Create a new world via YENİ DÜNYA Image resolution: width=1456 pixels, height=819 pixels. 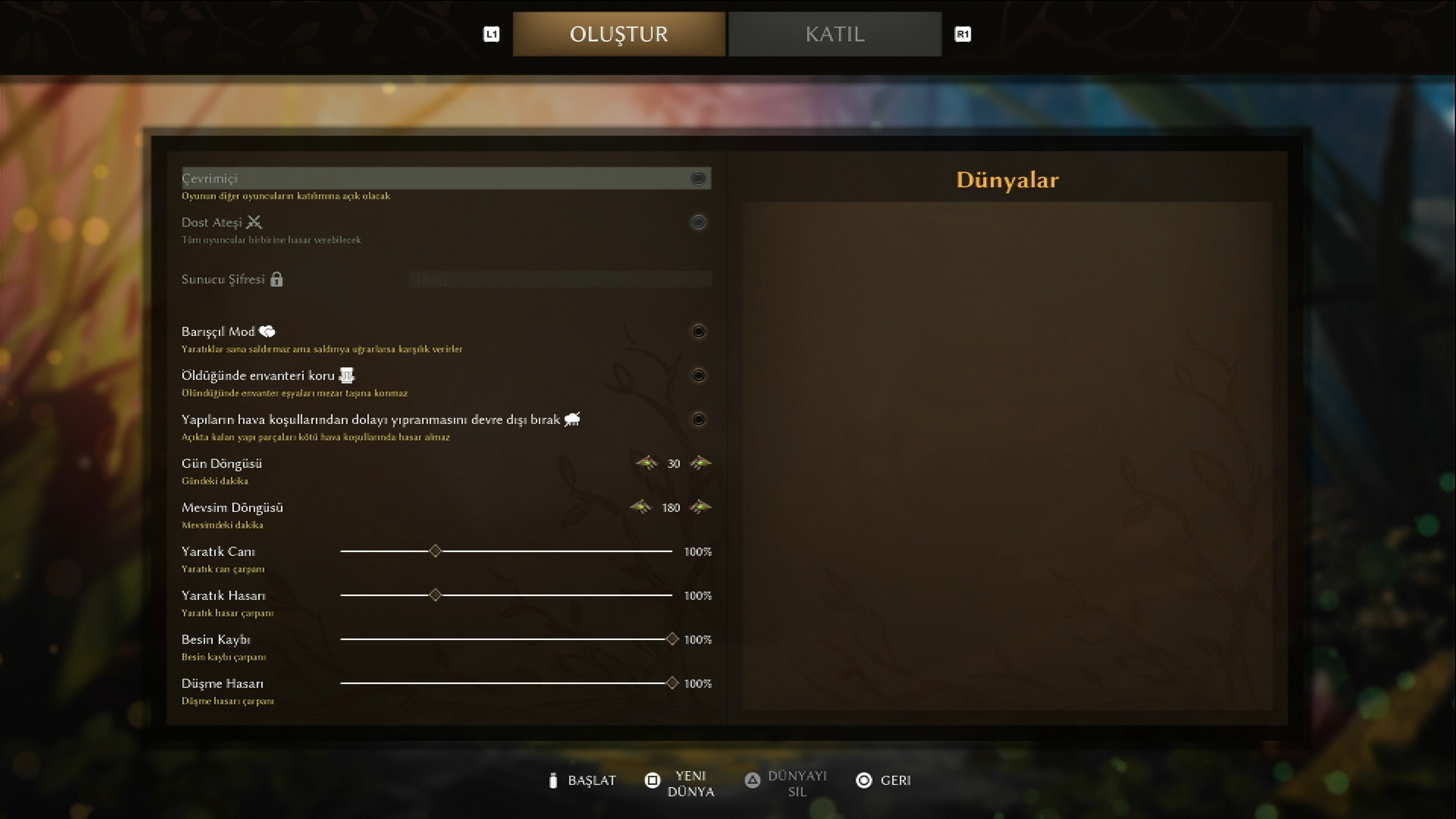pyautogui.click(x=680, y=783)
